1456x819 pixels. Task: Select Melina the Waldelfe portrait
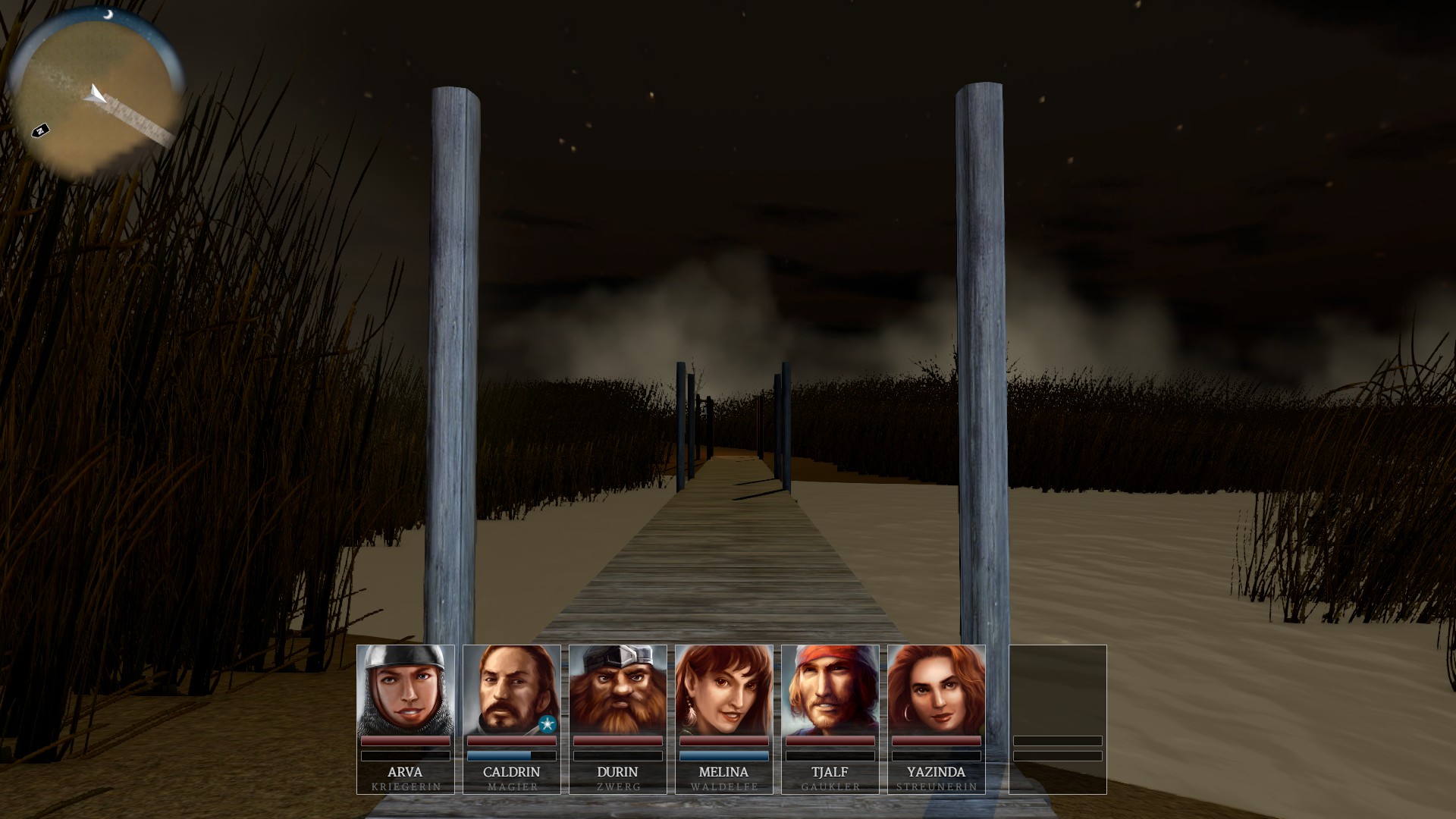pos(724,690)
